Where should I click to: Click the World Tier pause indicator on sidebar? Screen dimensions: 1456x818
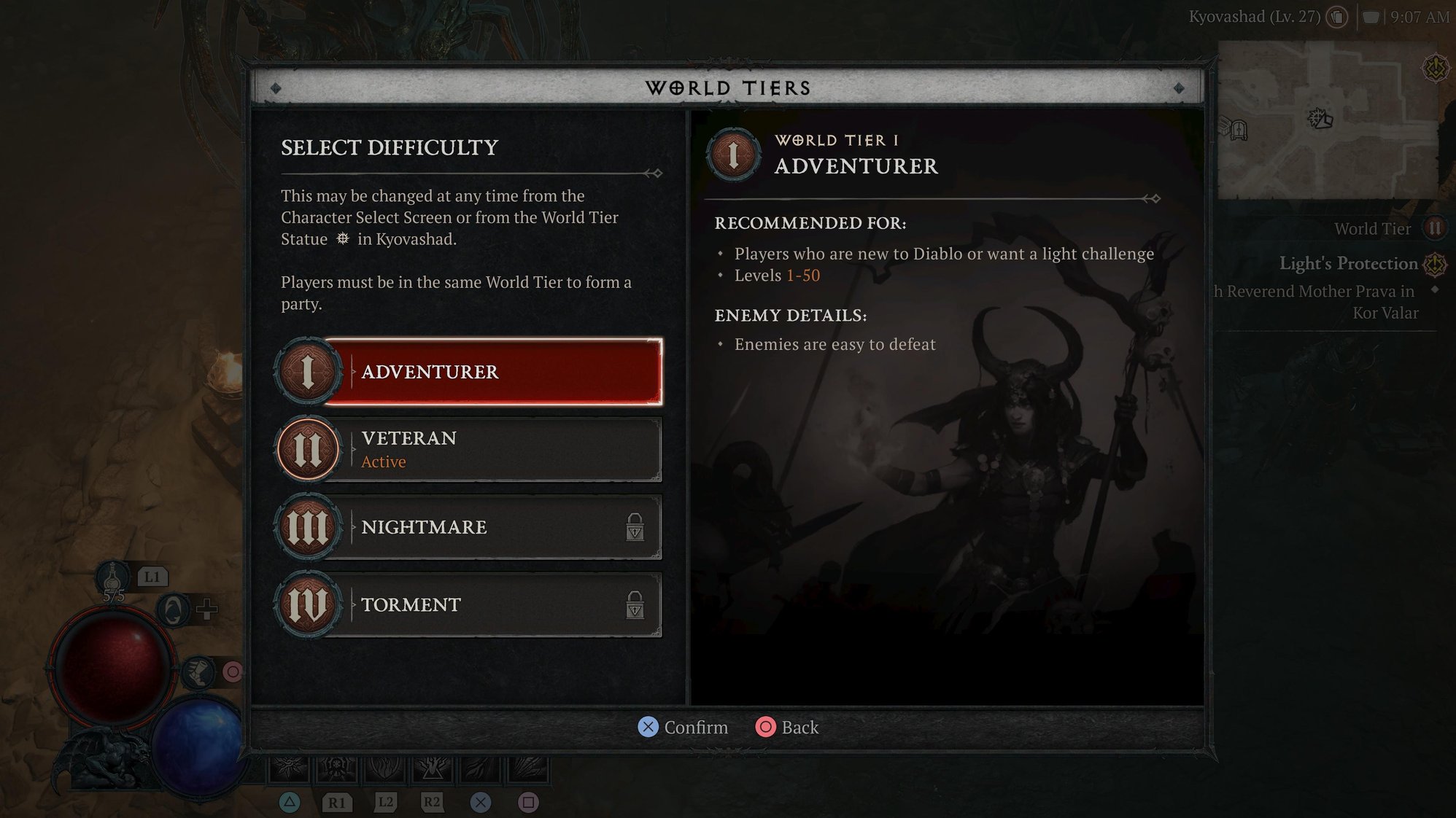[x=1434, y=228]
